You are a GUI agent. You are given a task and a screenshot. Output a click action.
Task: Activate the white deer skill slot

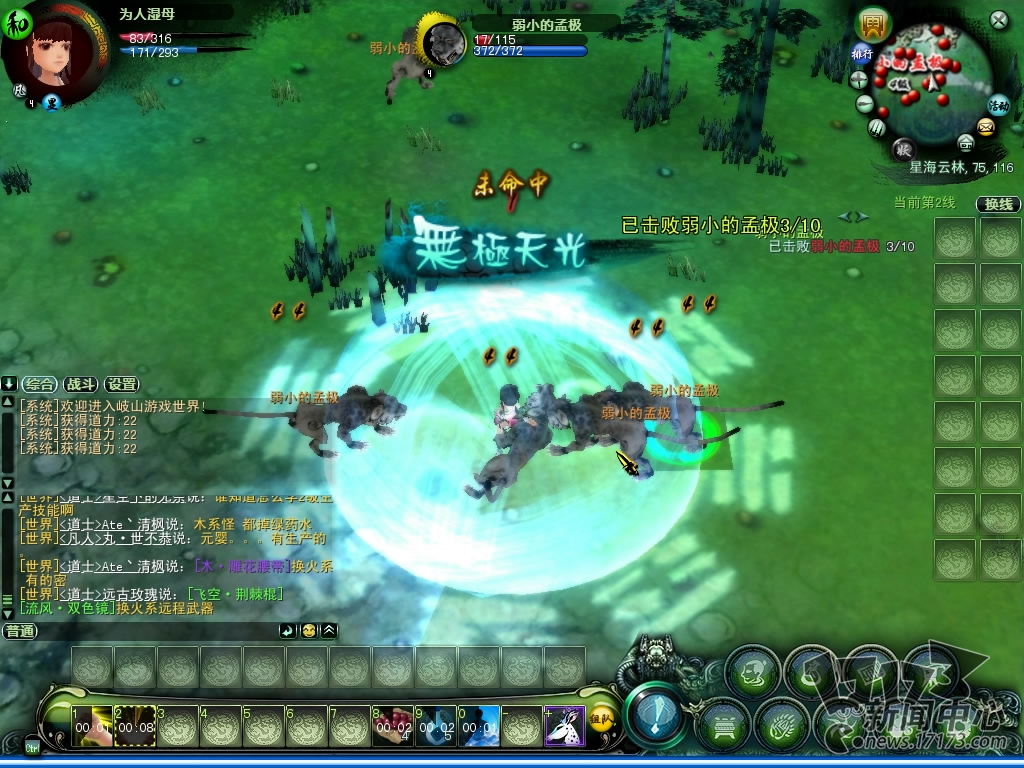pyautogui.click(x=564, y=726)
